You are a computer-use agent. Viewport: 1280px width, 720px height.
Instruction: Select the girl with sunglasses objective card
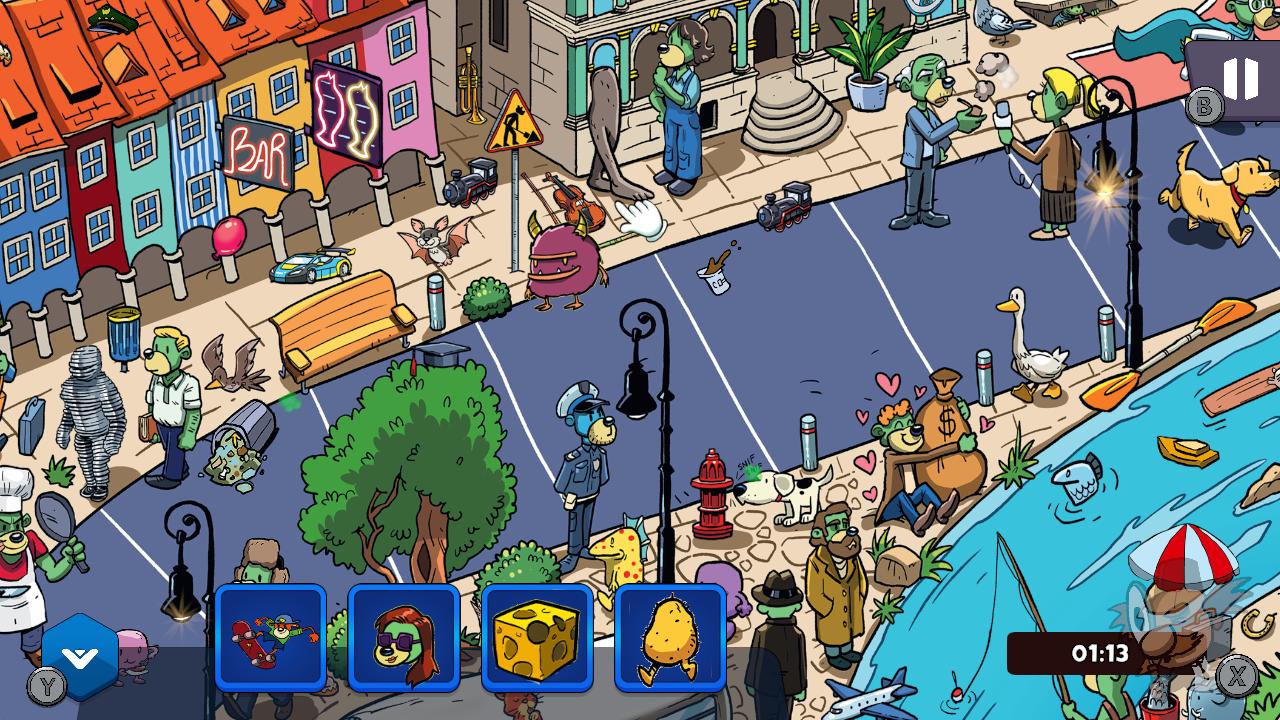(403, 640)
